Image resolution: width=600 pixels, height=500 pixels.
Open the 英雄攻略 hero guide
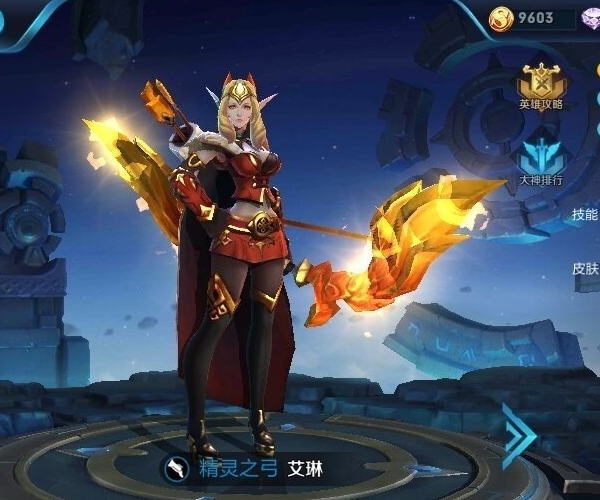coord(541,84)
